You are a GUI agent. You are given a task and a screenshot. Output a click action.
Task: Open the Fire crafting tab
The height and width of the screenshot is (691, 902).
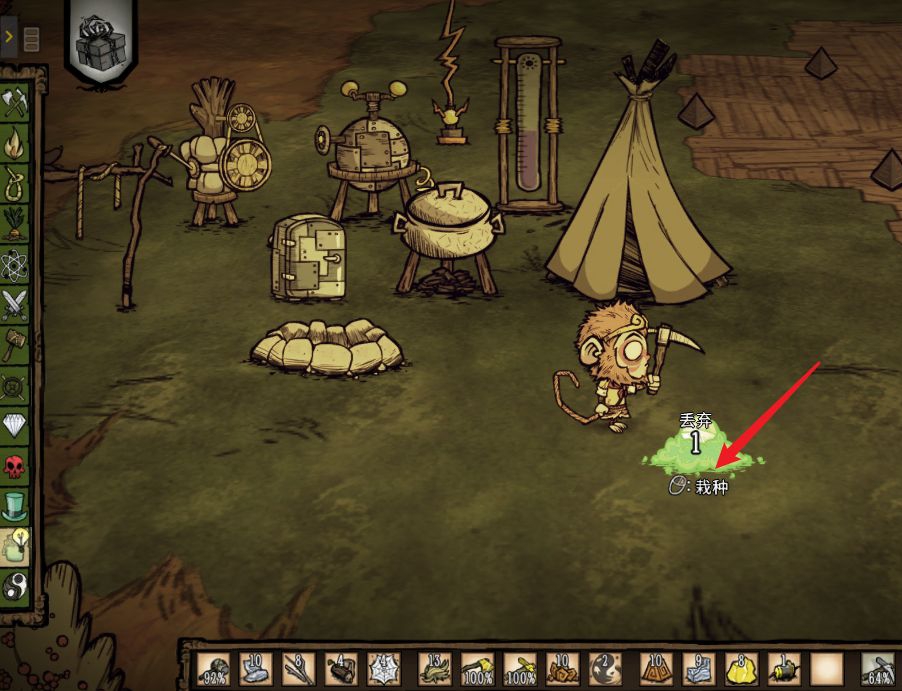16,145
